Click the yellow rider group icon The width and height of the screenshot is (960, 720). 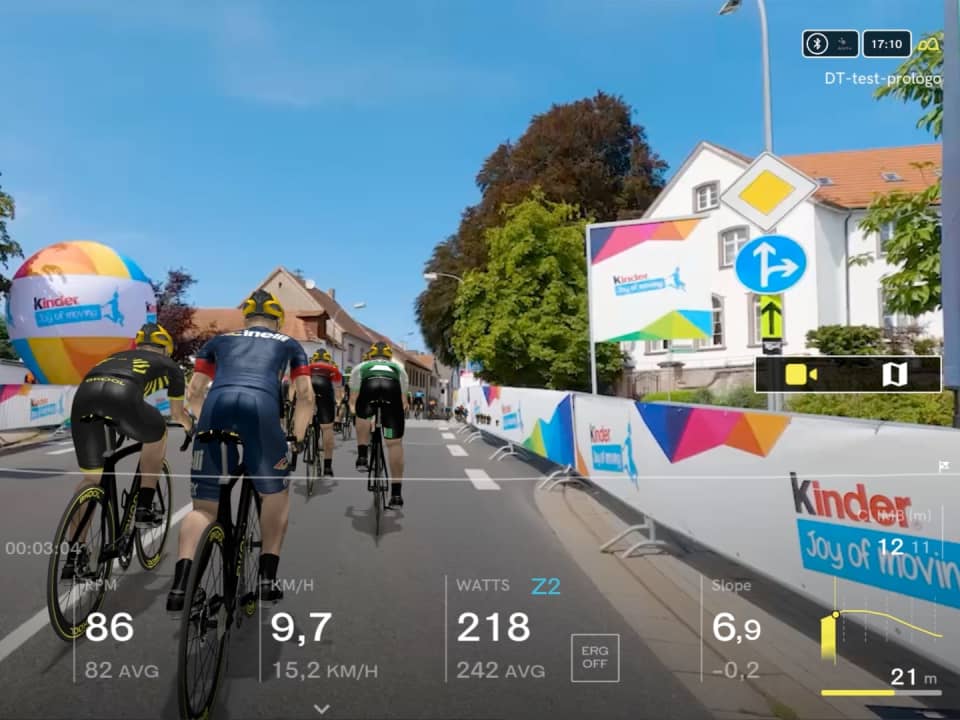(x=929, y=44)
